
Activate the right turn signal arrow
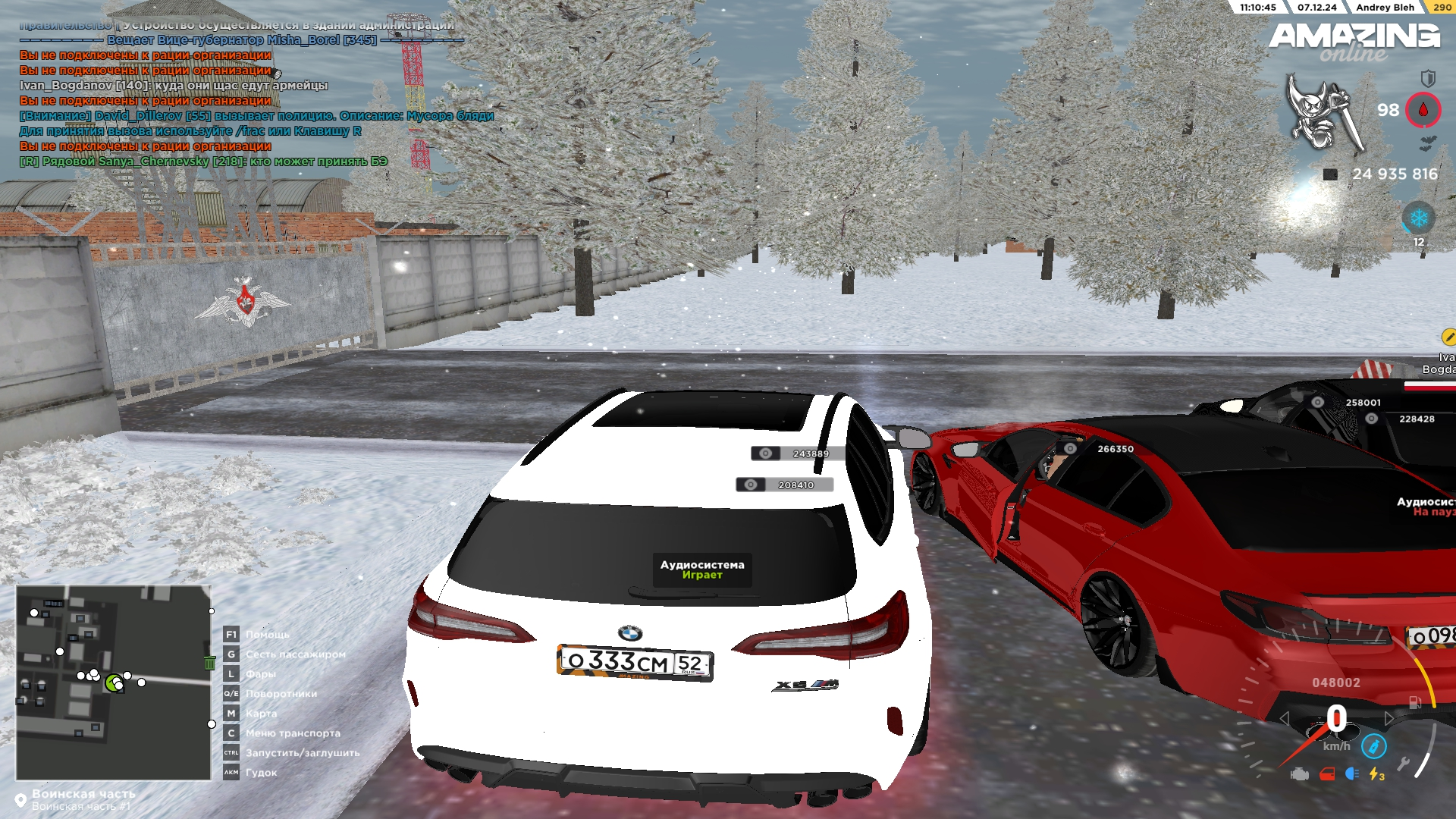(x=1389, y=718)
